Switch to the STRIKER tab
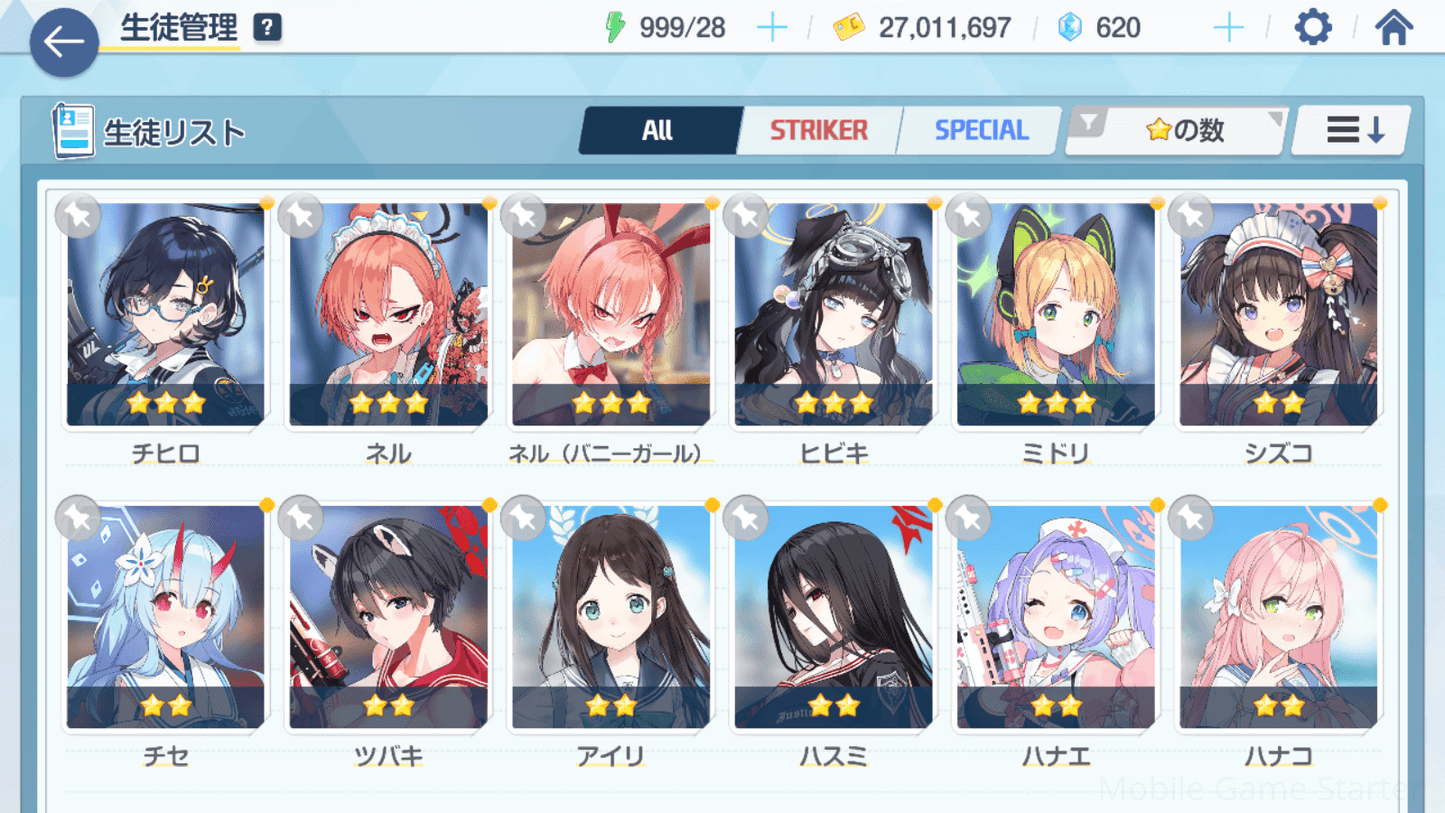Viewport: 1445px width, 813px height. click(818, 130)
